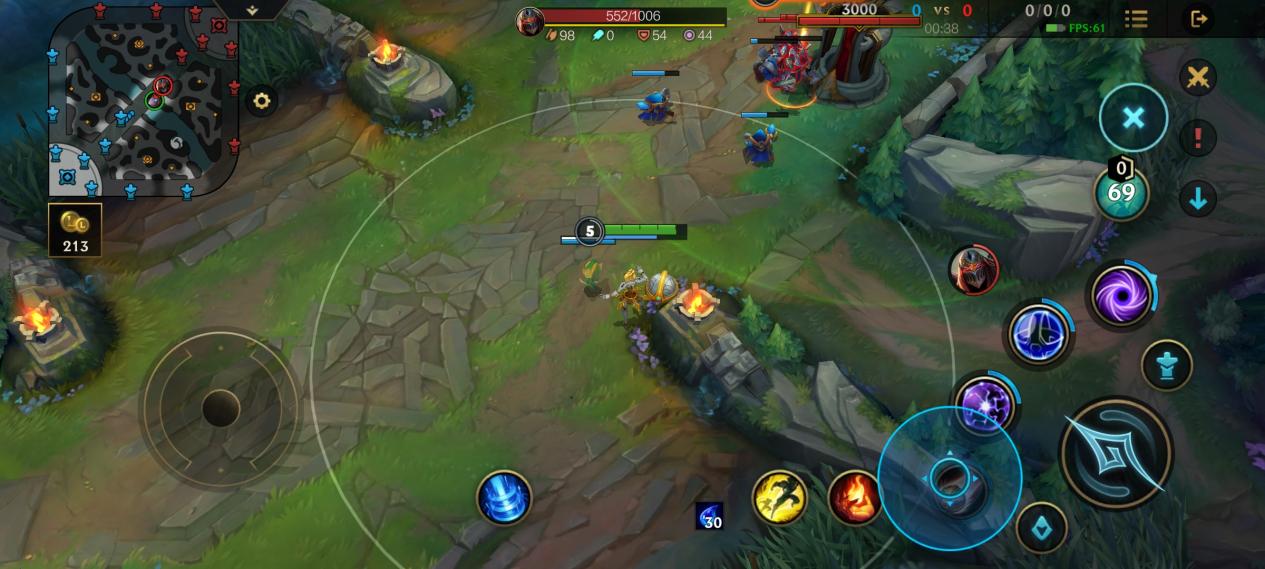Tap the crossed swords ping button
This screenshot has height=569, width=1265.
click(x=1197, y=77)
